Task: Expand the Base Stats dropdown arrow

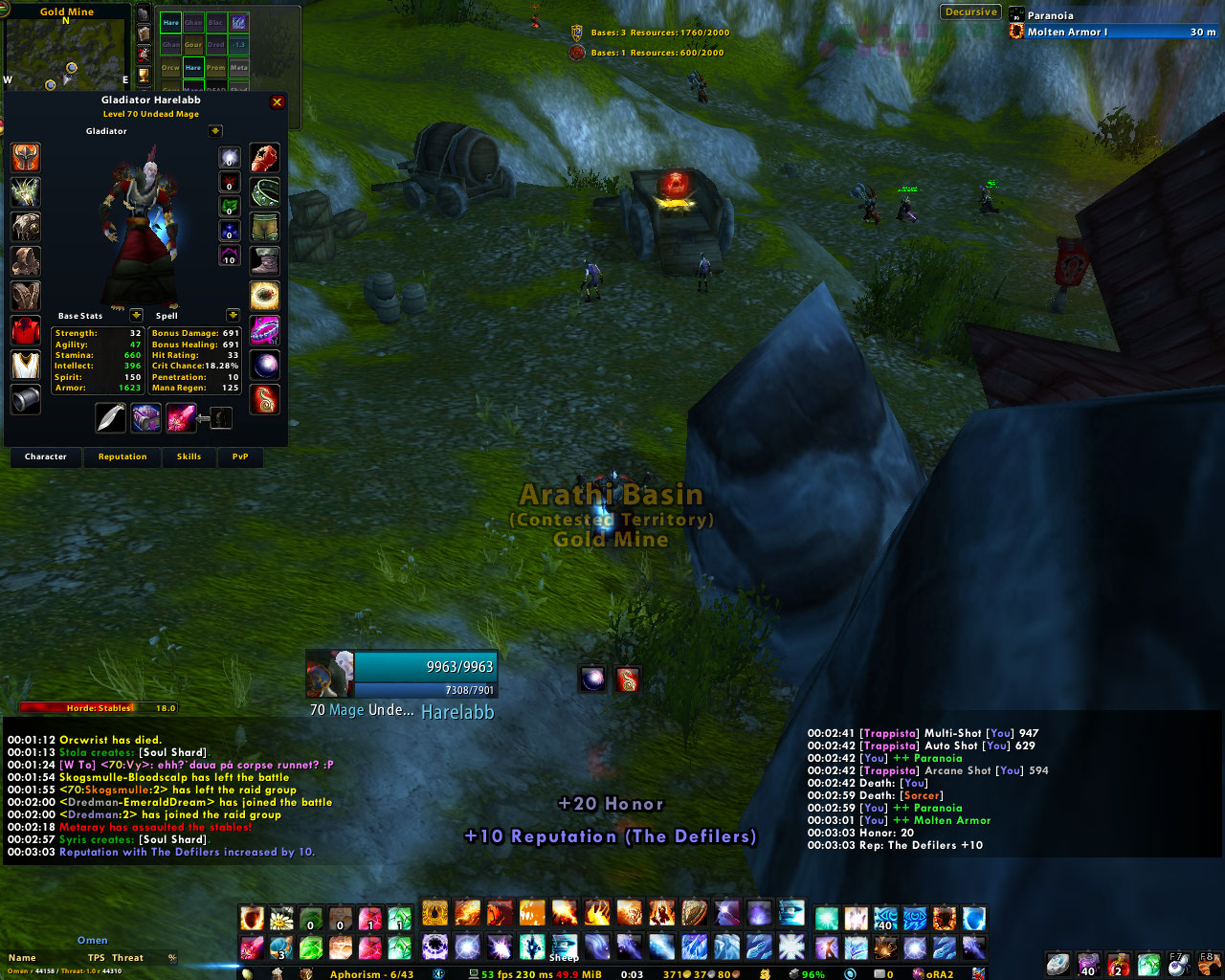Action: click(136, 315)
